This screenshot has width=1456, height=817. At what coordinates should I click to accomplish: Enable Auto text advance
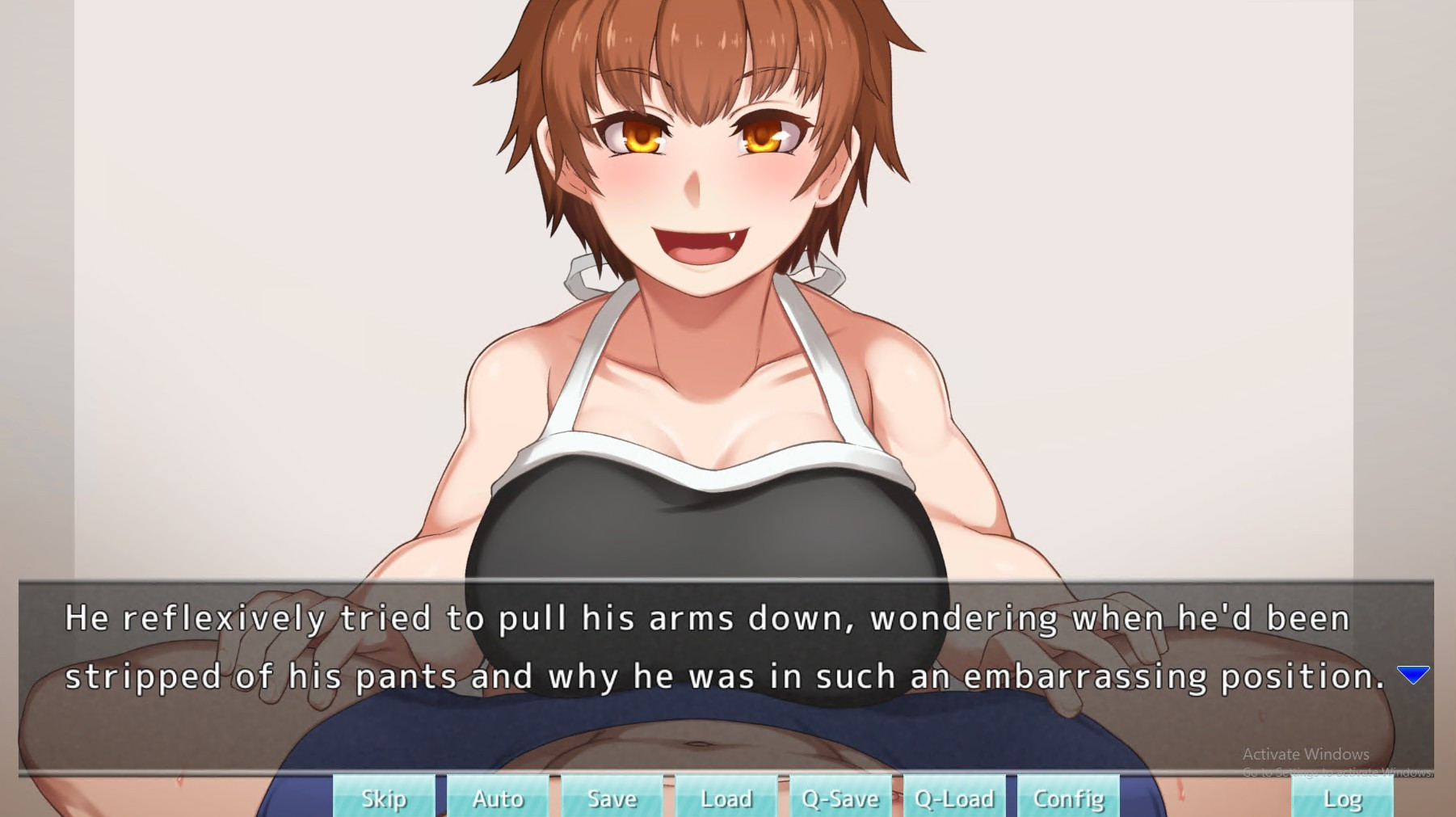click(x=498, y=798)
